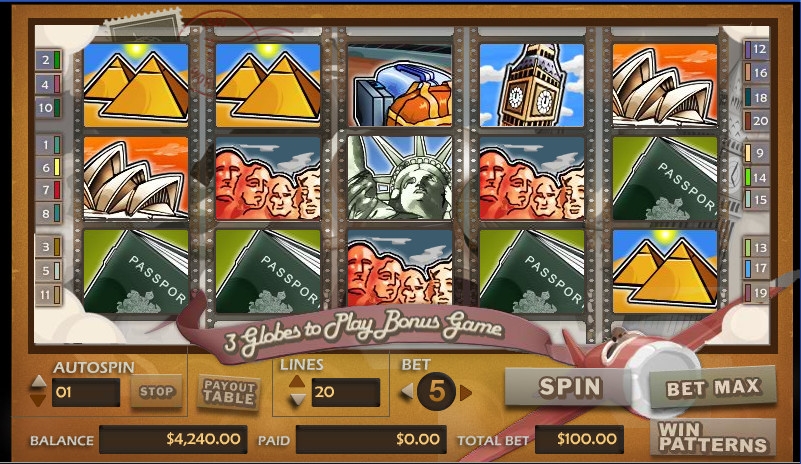Lower the number of lines with the down arrow

297,400
